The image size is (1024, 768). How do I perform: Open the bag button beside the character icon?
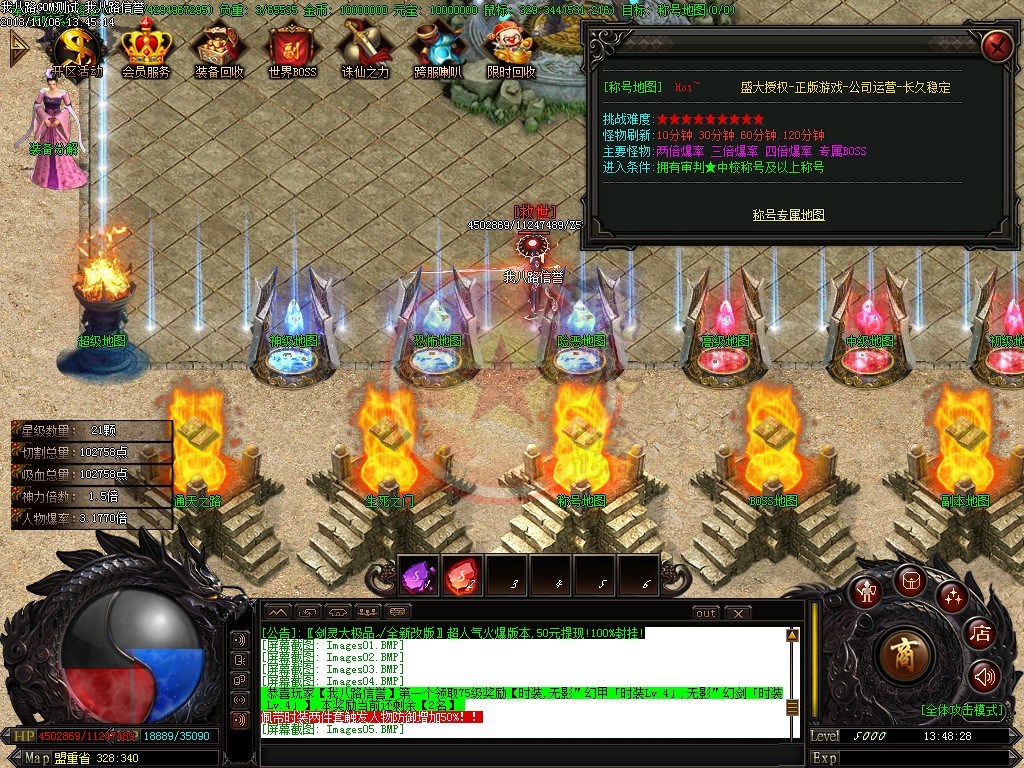coord(910,580)
